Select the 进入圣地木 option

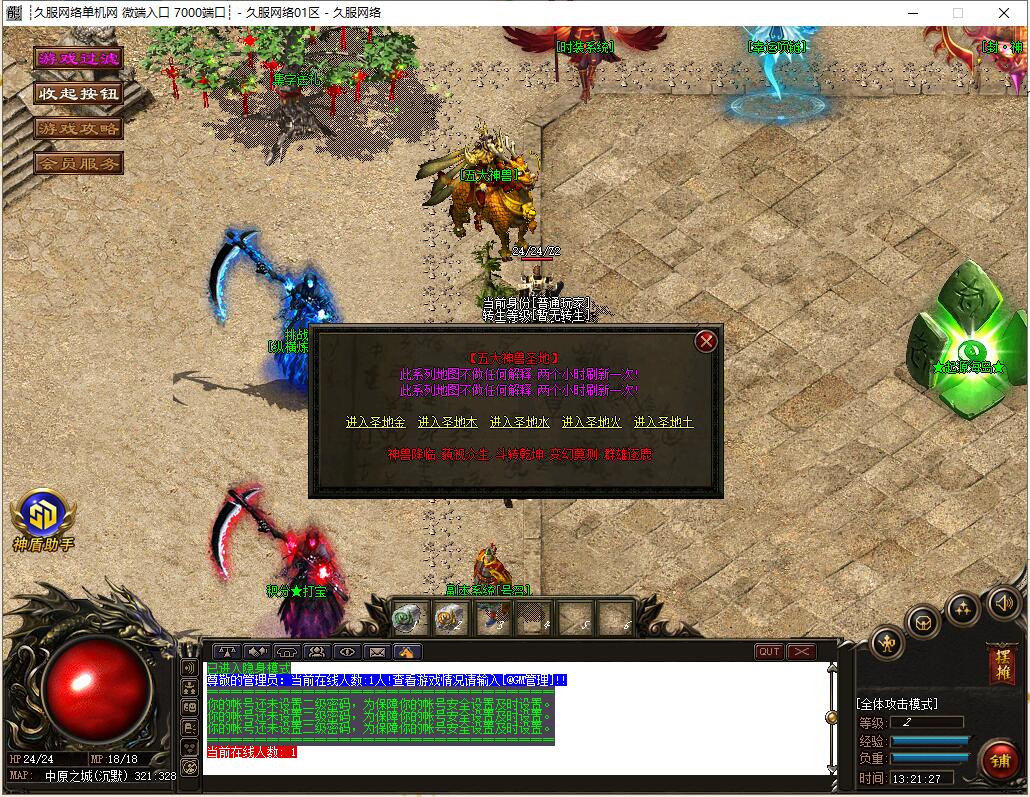(x=448, y=422)
